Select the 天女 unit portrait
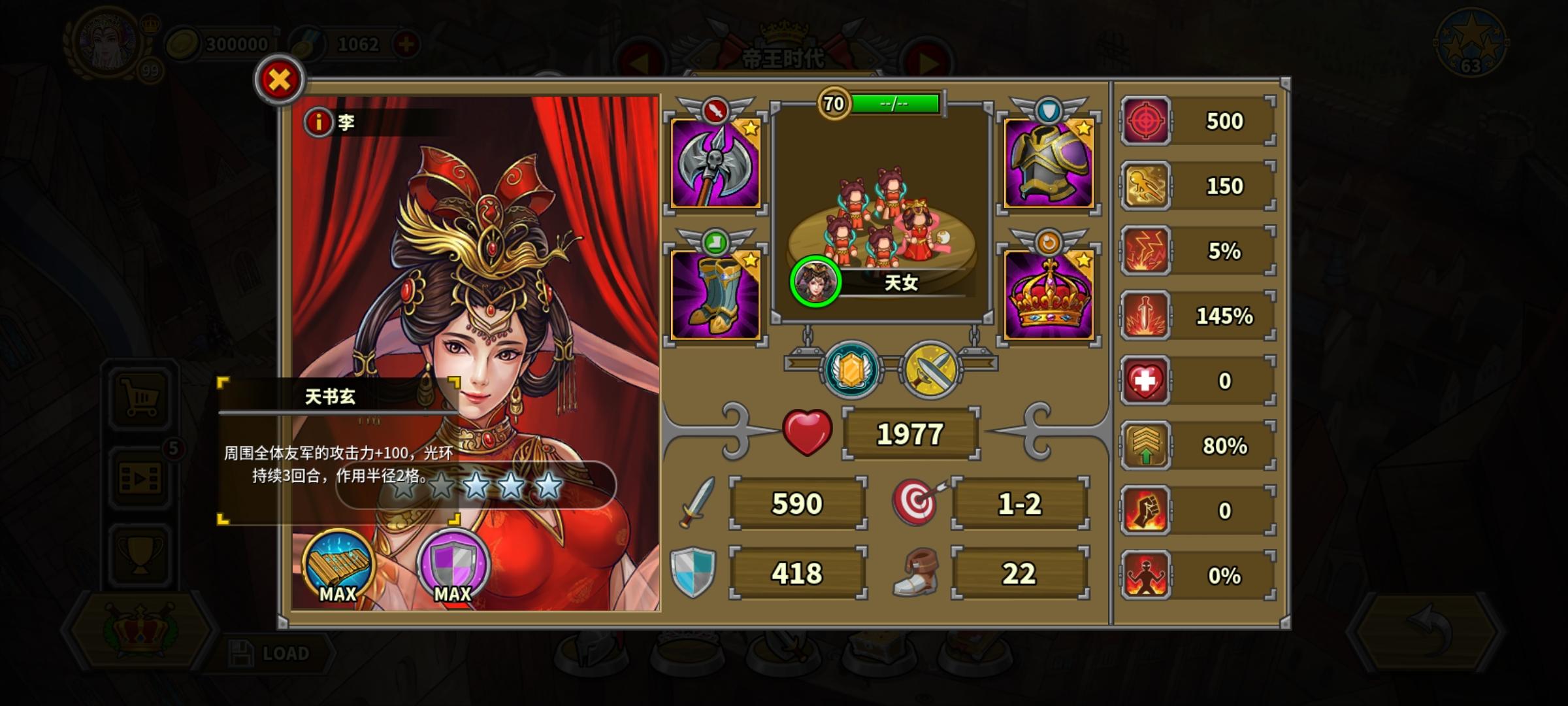 click(815, 282)
